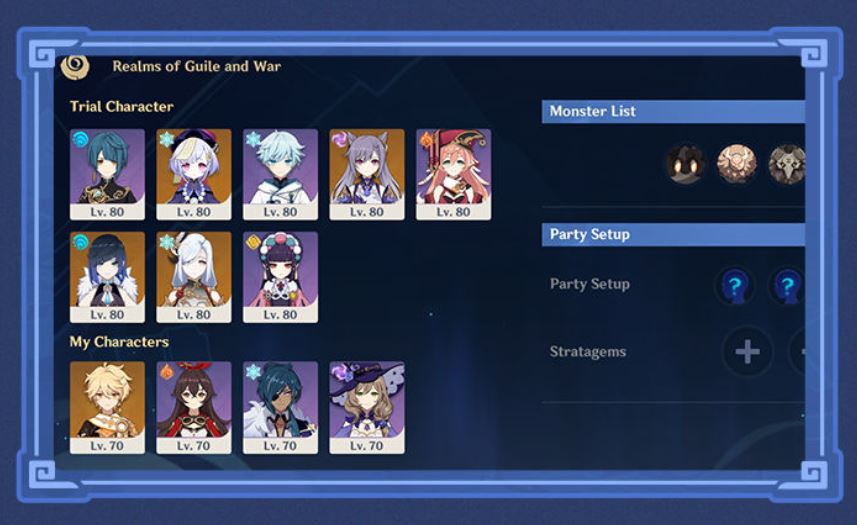The image size is (857, 525).
Task: Choose trial character Yun Jin
Action: point(280,276)
